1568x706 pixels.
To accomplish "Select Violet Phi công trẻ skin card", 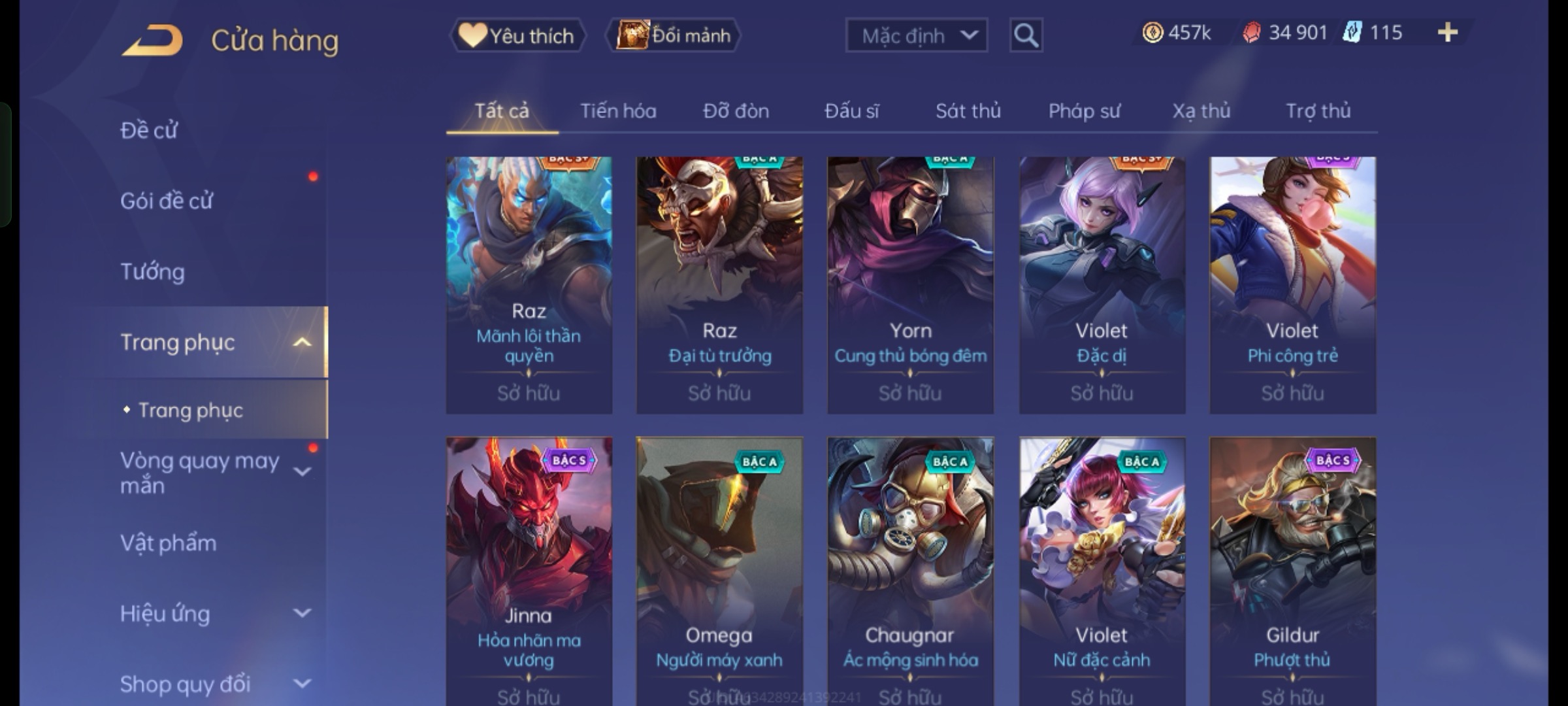I will (x=1292, y=284).
